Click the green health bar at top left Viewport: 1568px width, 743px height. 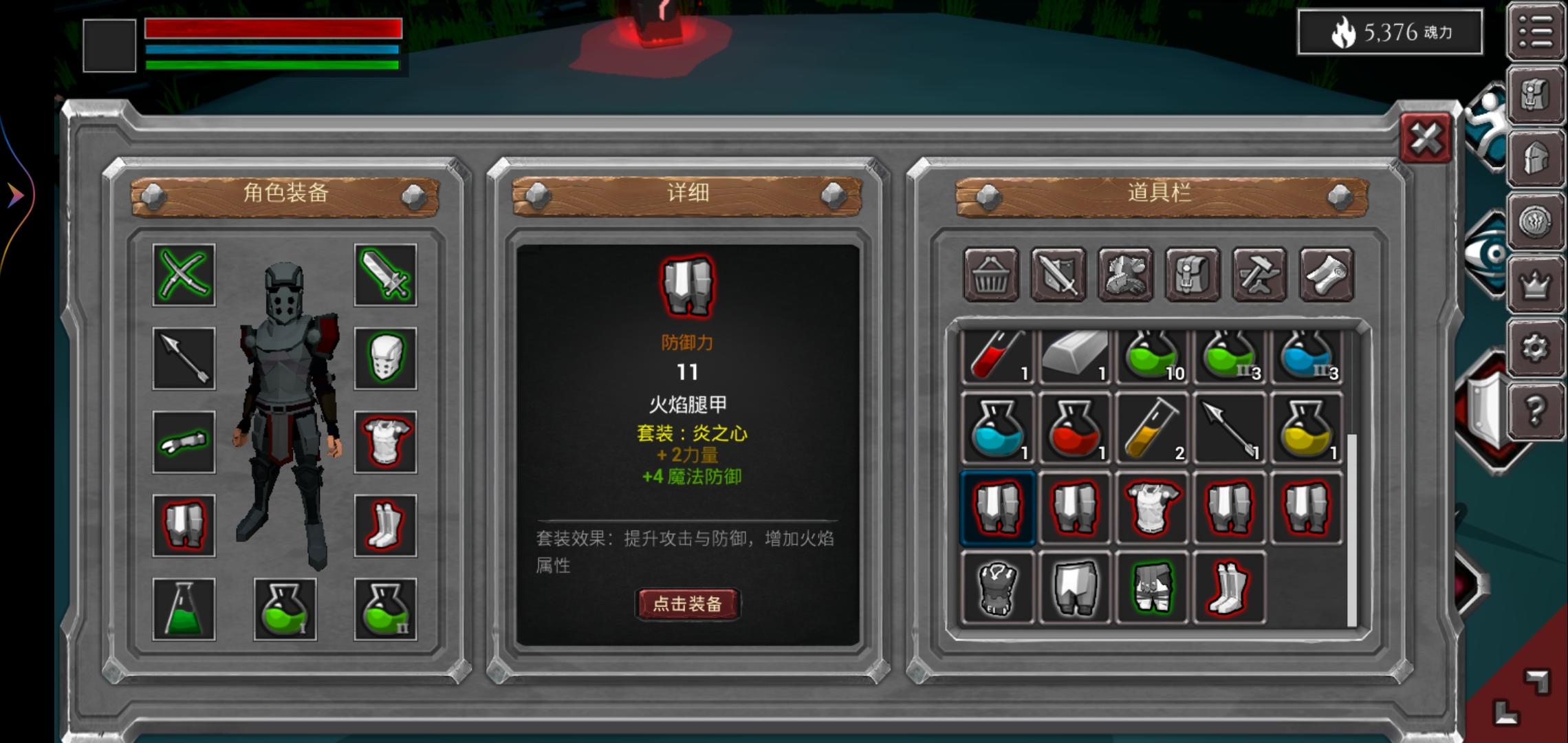(268, 65)
